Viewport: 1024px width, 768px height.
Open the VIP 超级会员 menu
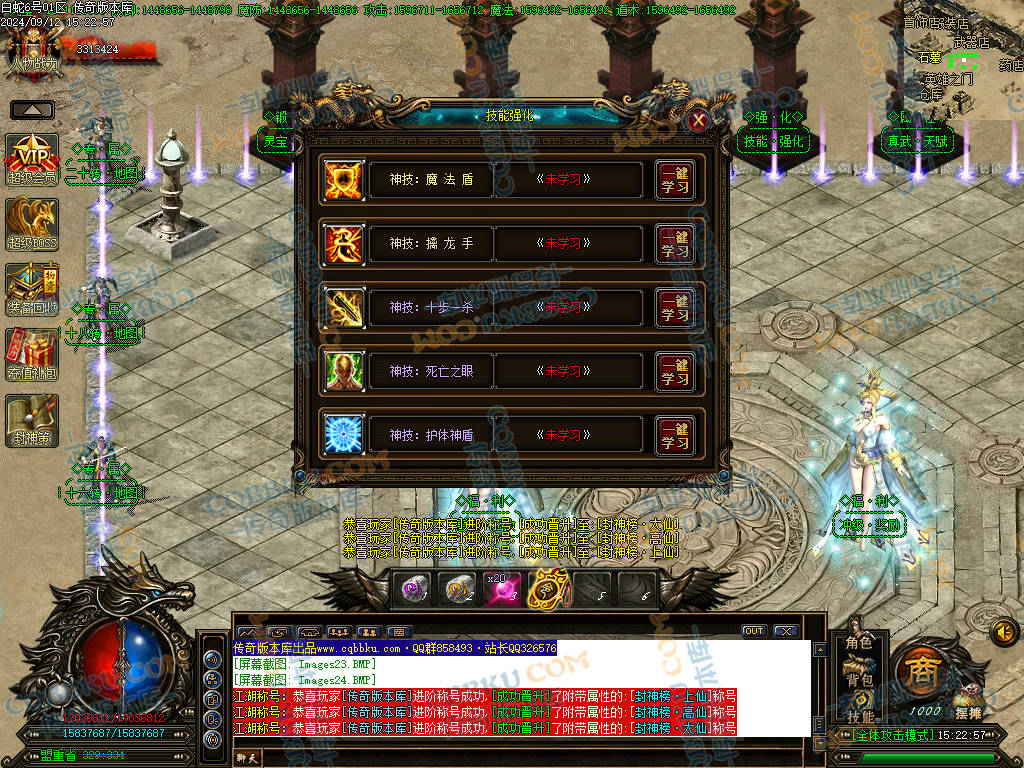[33, 159]
